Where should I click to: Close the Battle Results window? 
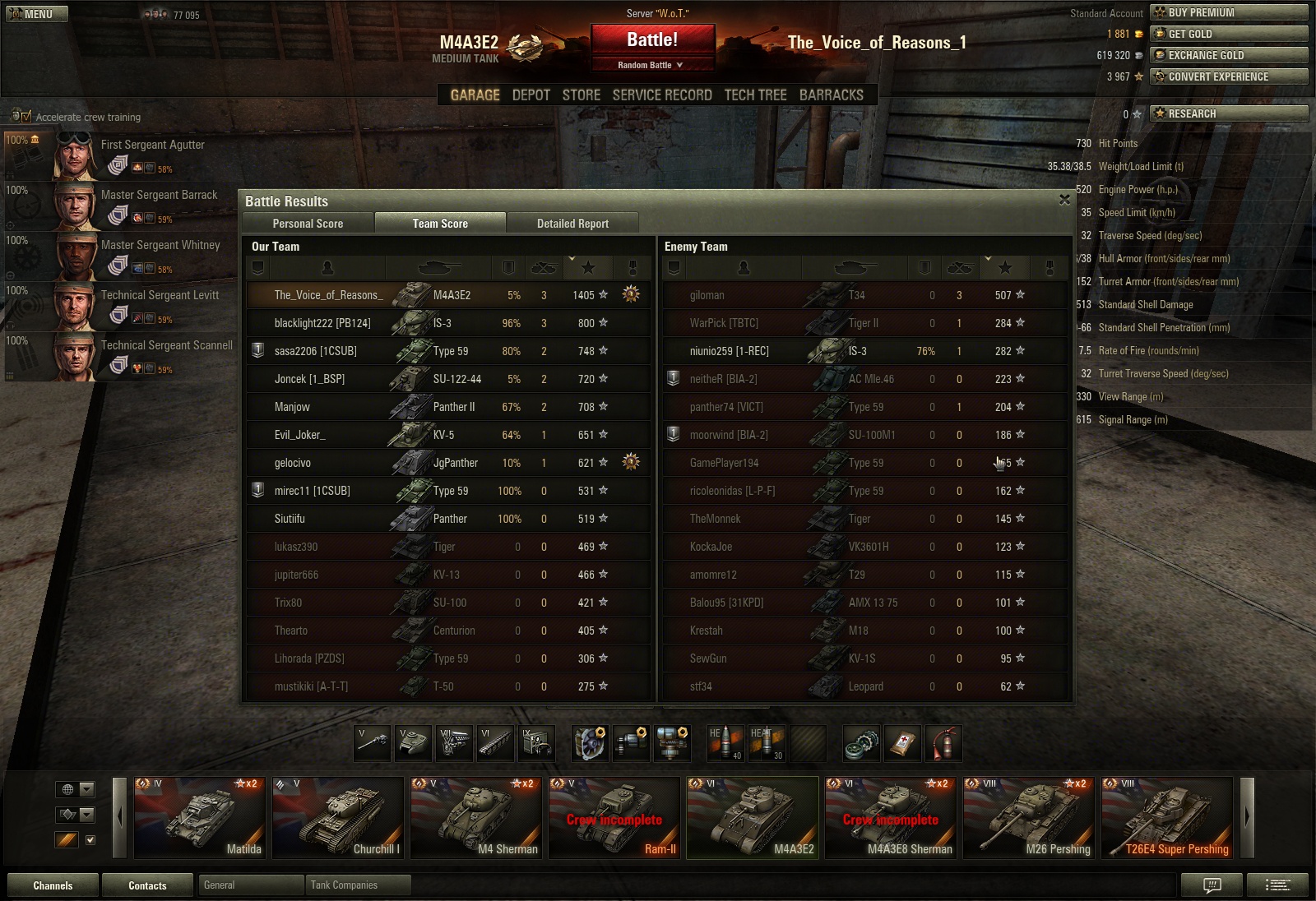click(1064, 200)
